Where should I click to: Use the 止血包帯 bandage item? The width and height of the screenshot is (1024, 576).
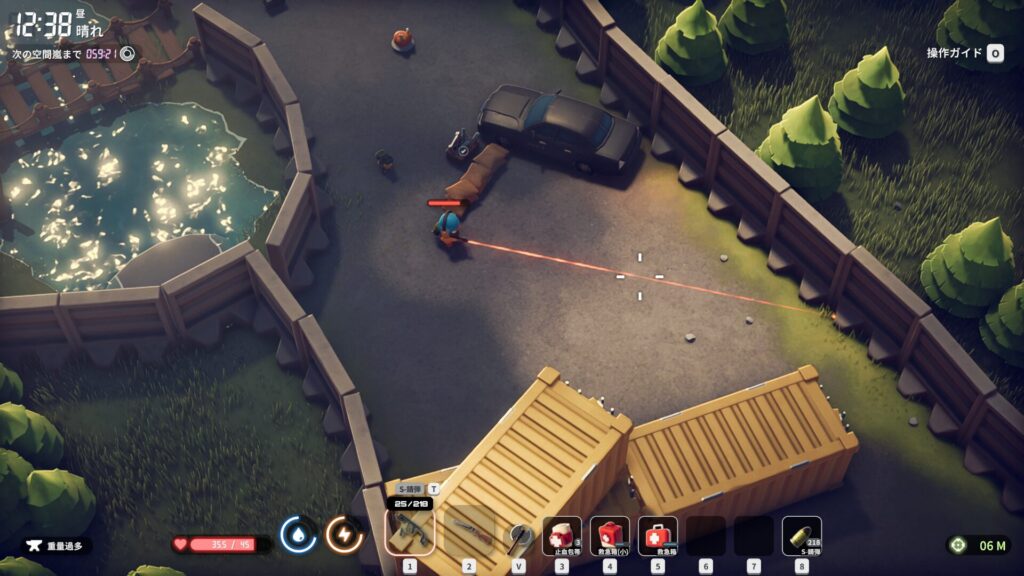point(562,536)
